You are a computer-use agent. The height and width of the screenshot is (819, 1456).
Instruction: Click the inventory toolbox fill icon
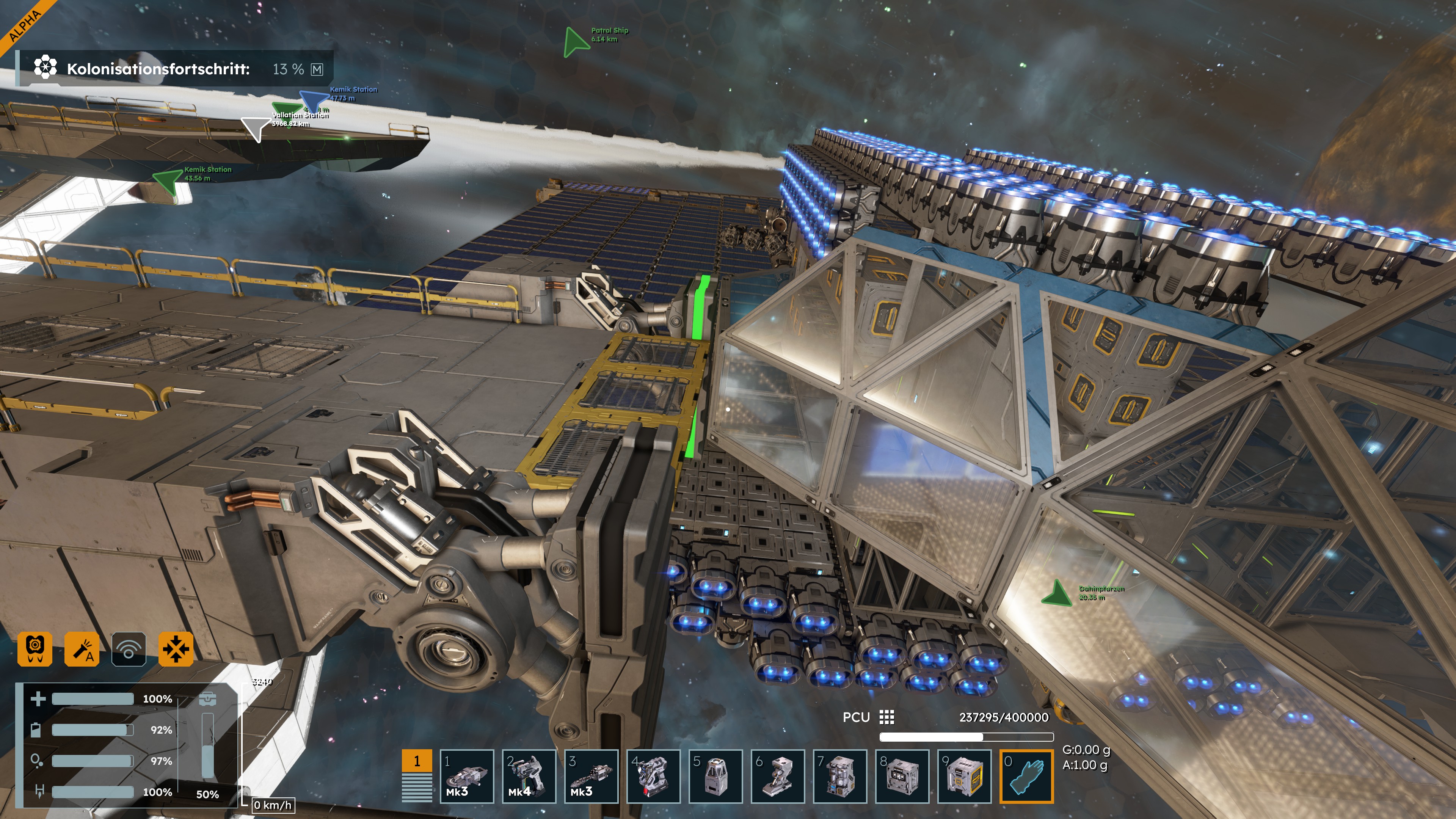pyautogui.click(x=207, y=699)
